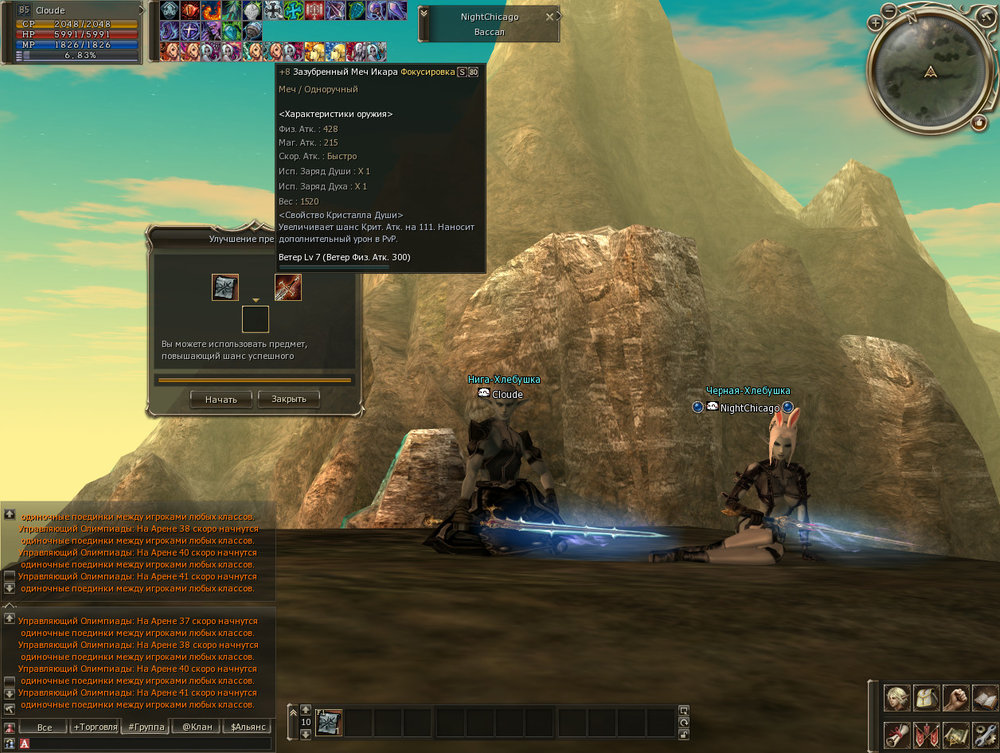Close the NightChicago target window
Image resolution: width=1000 pixels, height=753 pixels.
[x=549, y=17]
